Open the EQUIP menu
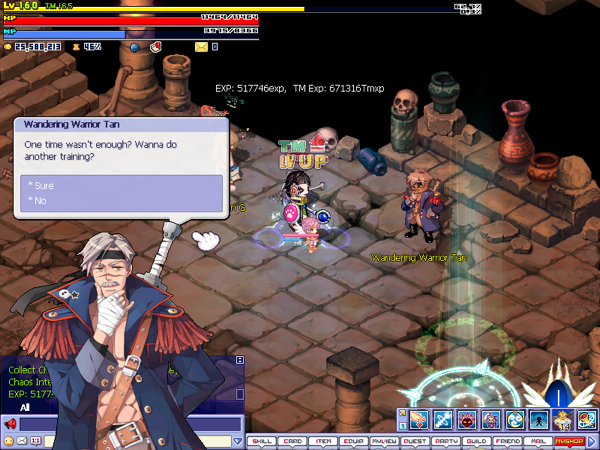Image resolution: width=600 pixels, height=450 pixels. tap(354, 440)
